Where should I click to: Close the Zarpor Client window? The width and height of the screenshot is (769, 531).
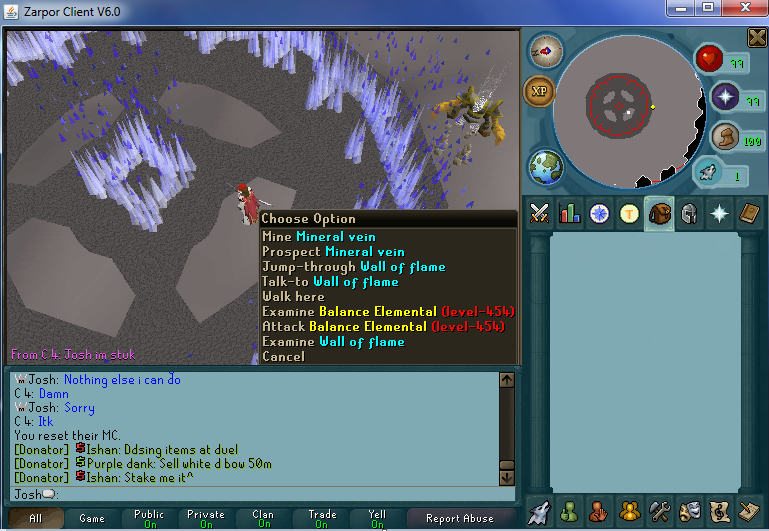[741, 9]
